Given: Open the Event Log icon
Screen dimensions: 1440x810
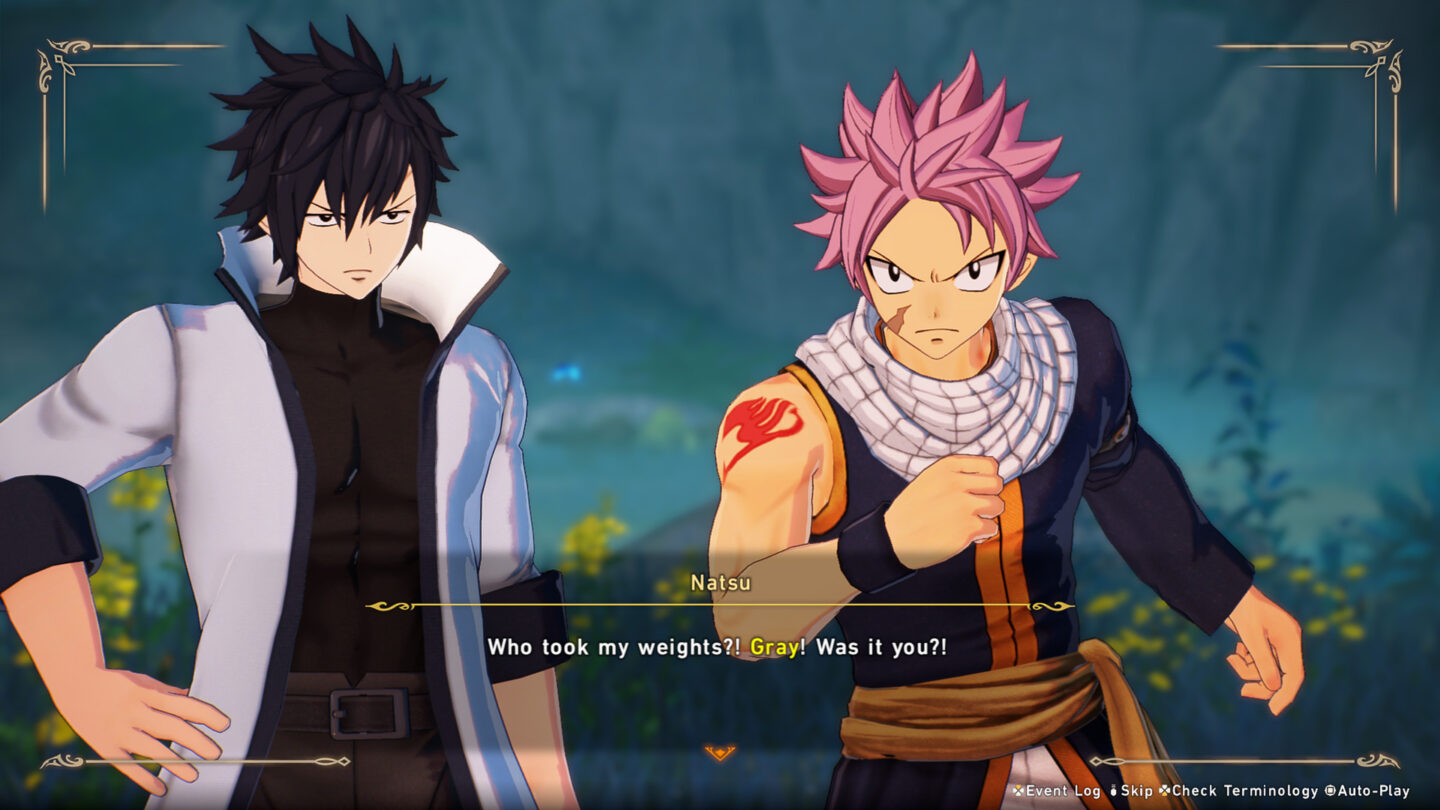Looking at the screenshot, I should click(1018, 789).
